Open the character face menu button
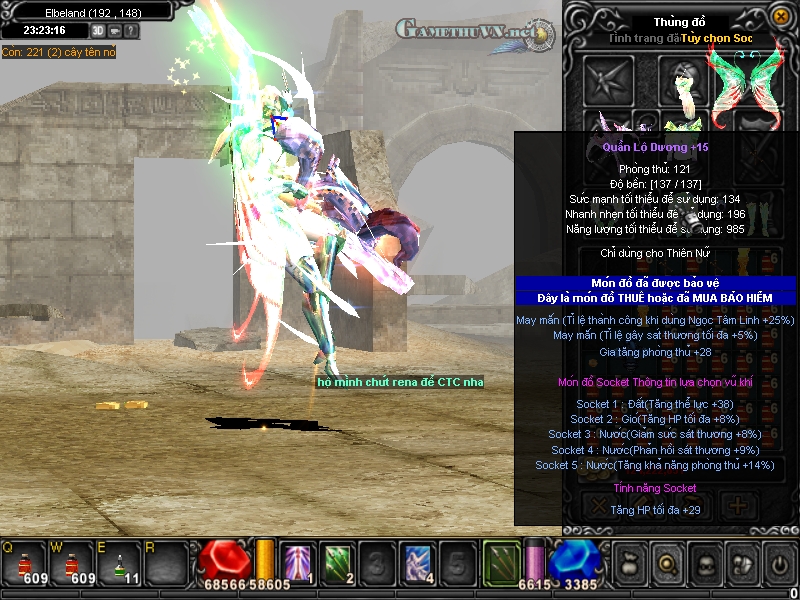This screenshot has height=600, width=800. point(703,565)
